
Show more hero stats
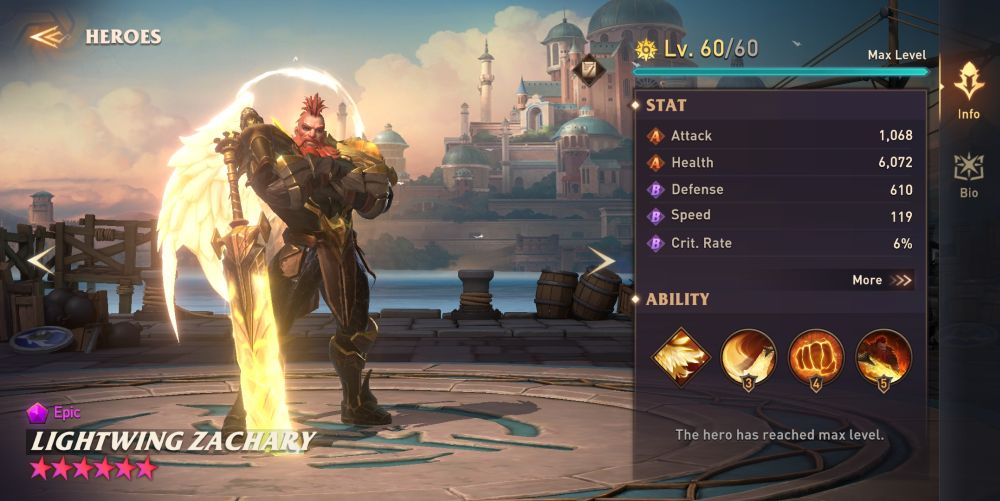[x=882, y=280]
